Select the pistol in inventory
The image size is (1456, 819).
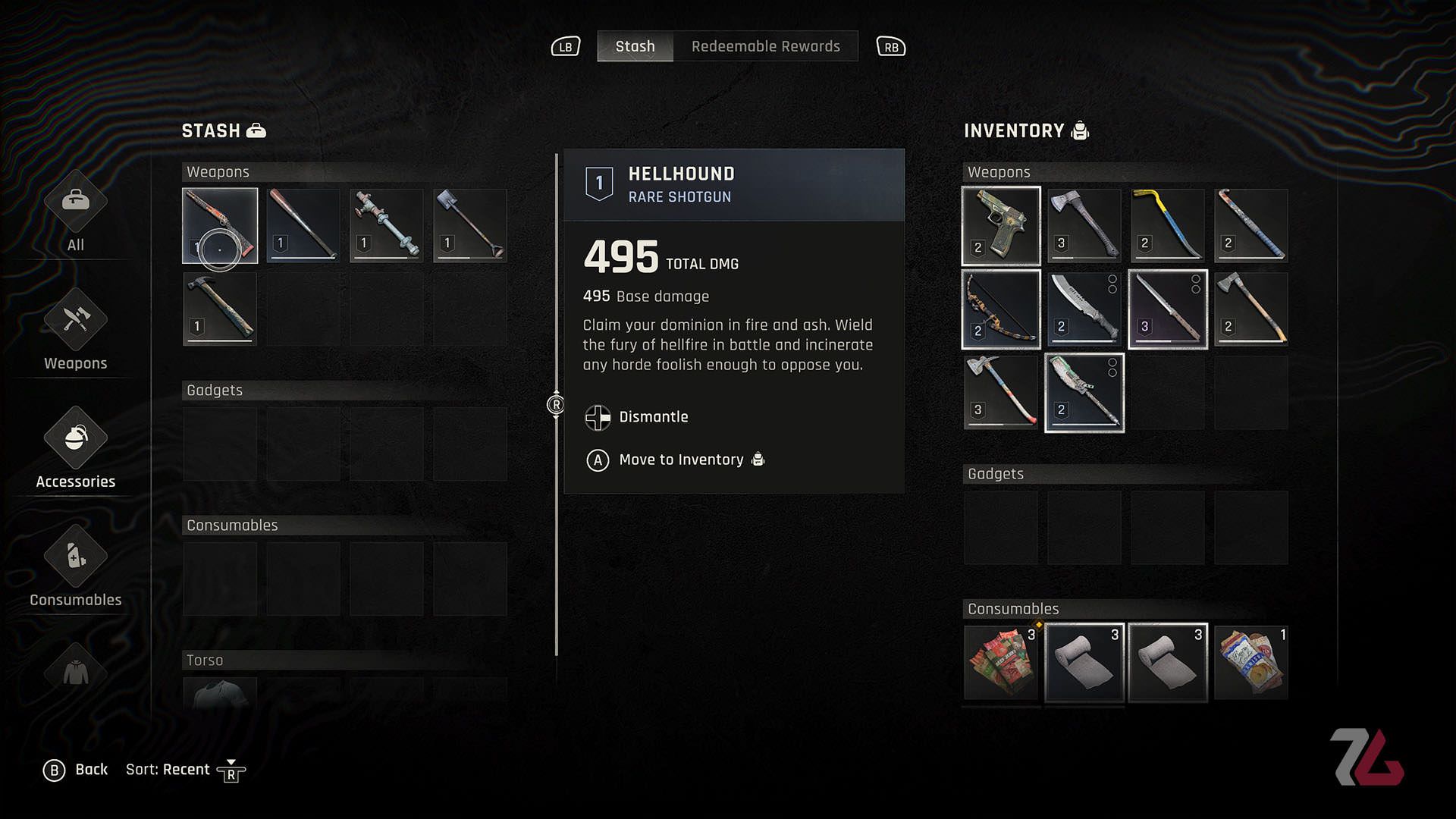(x=1001, y=225)
